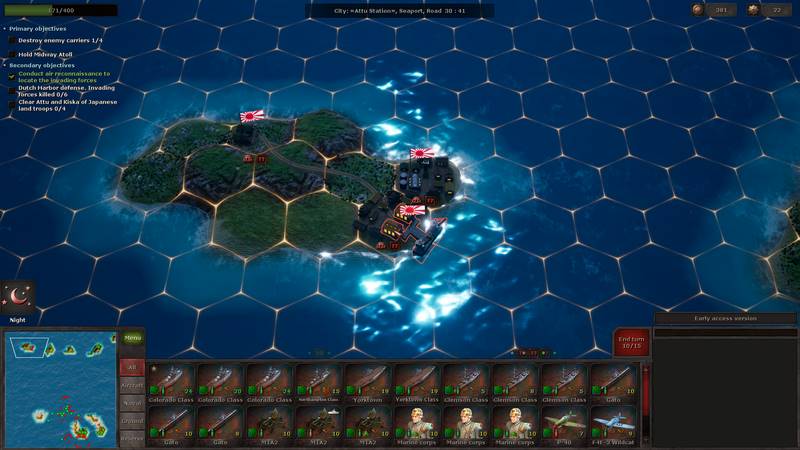Click the Night time-of-day icon
800x450 pixels.
(19, 297)
